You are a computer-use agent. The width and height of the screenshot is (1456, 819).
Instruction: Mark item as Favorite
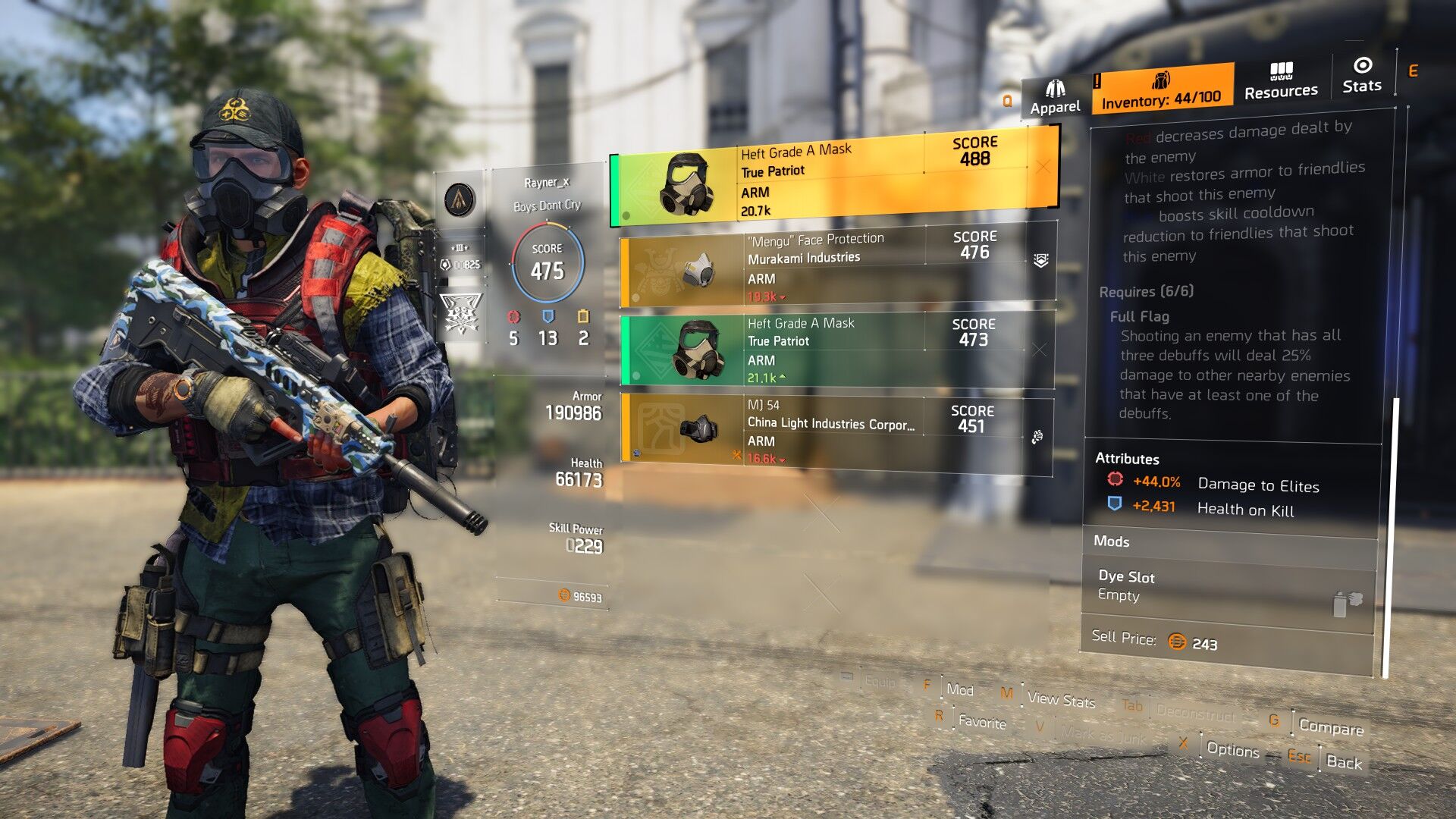[981, 721]
